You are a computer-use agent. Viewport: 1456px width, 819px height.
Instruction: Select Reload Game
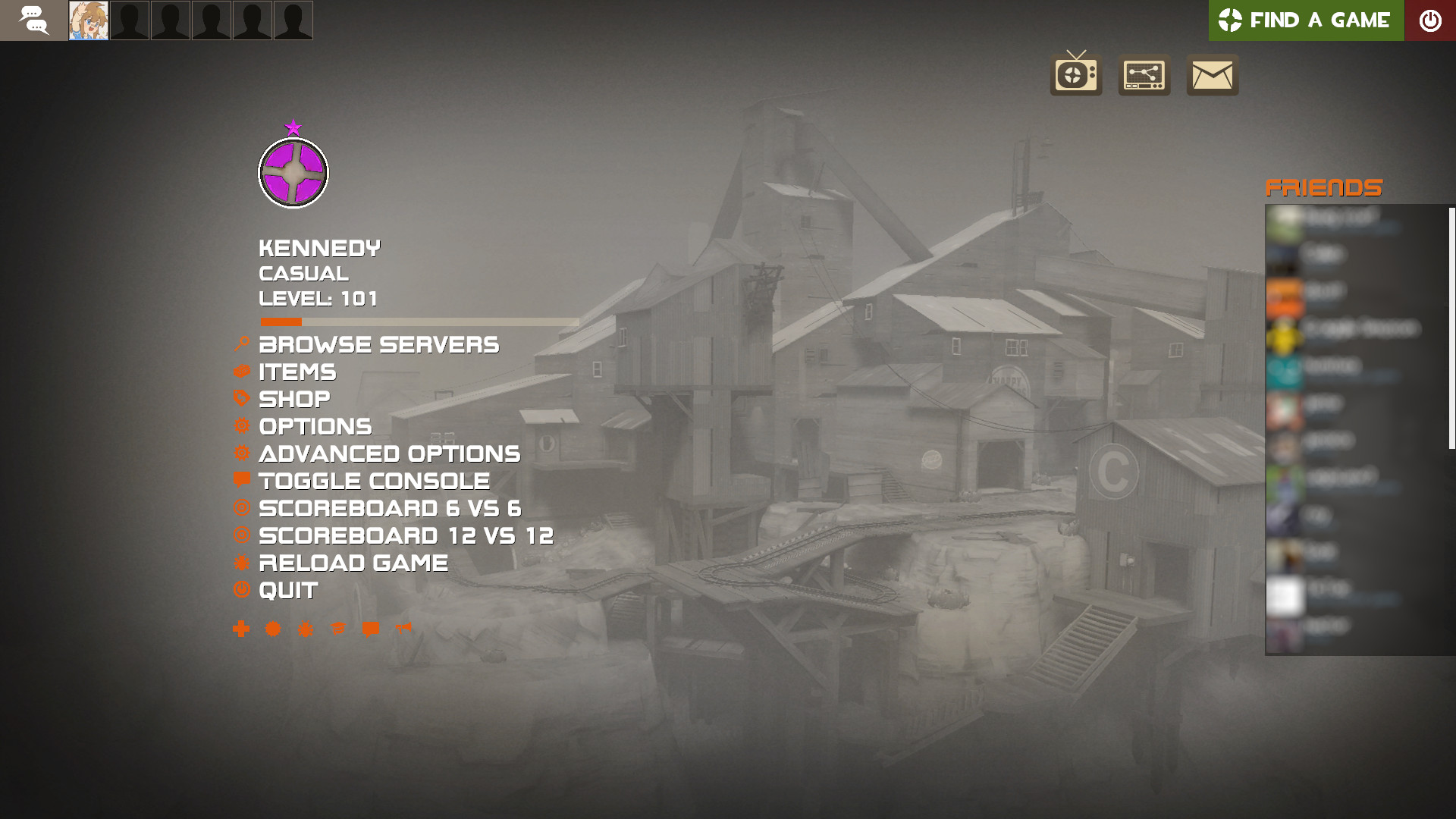coord(353,563)
